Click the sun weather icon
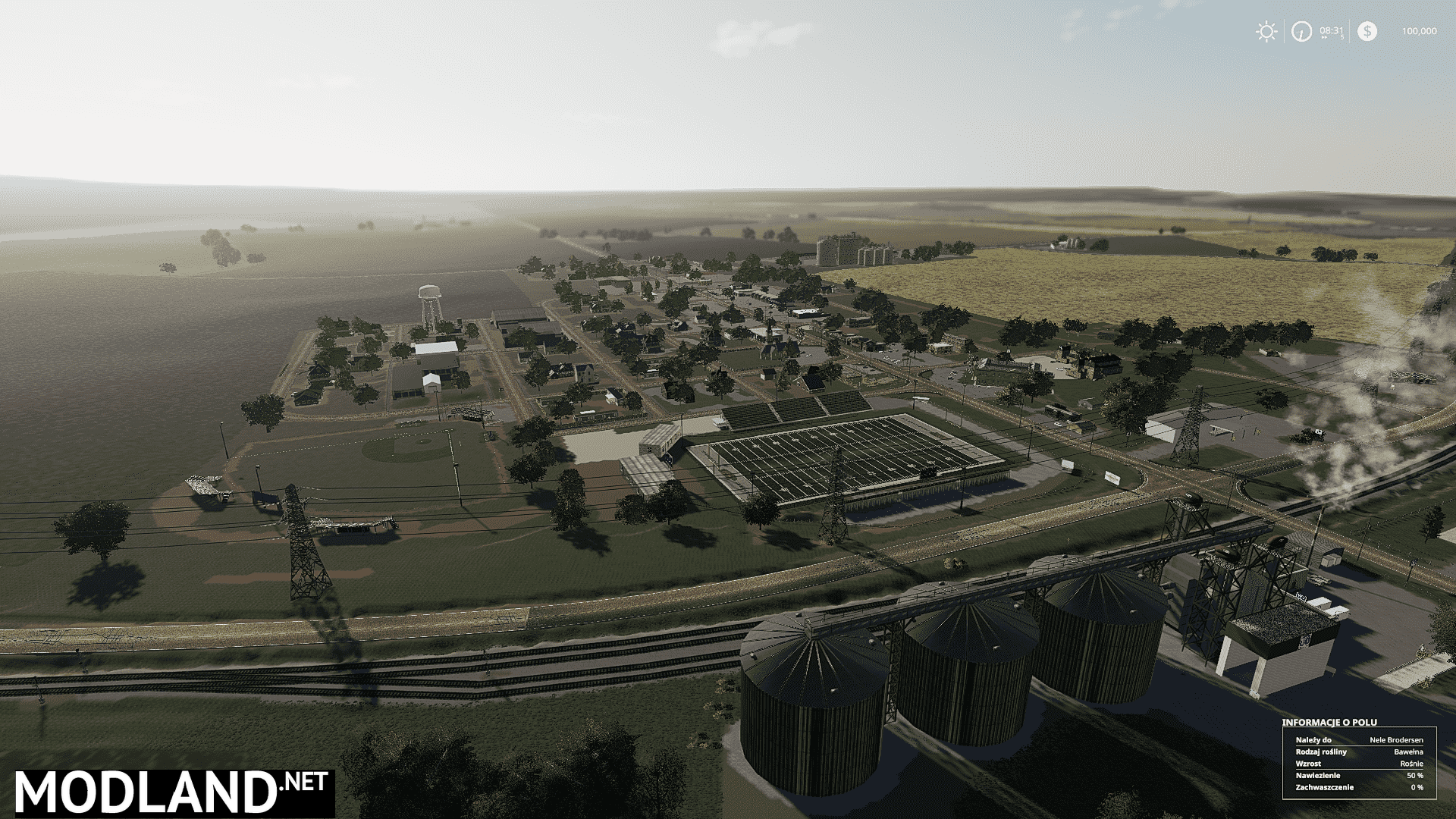Viewport: 1456px width, 819px height. coord(1266,32)
